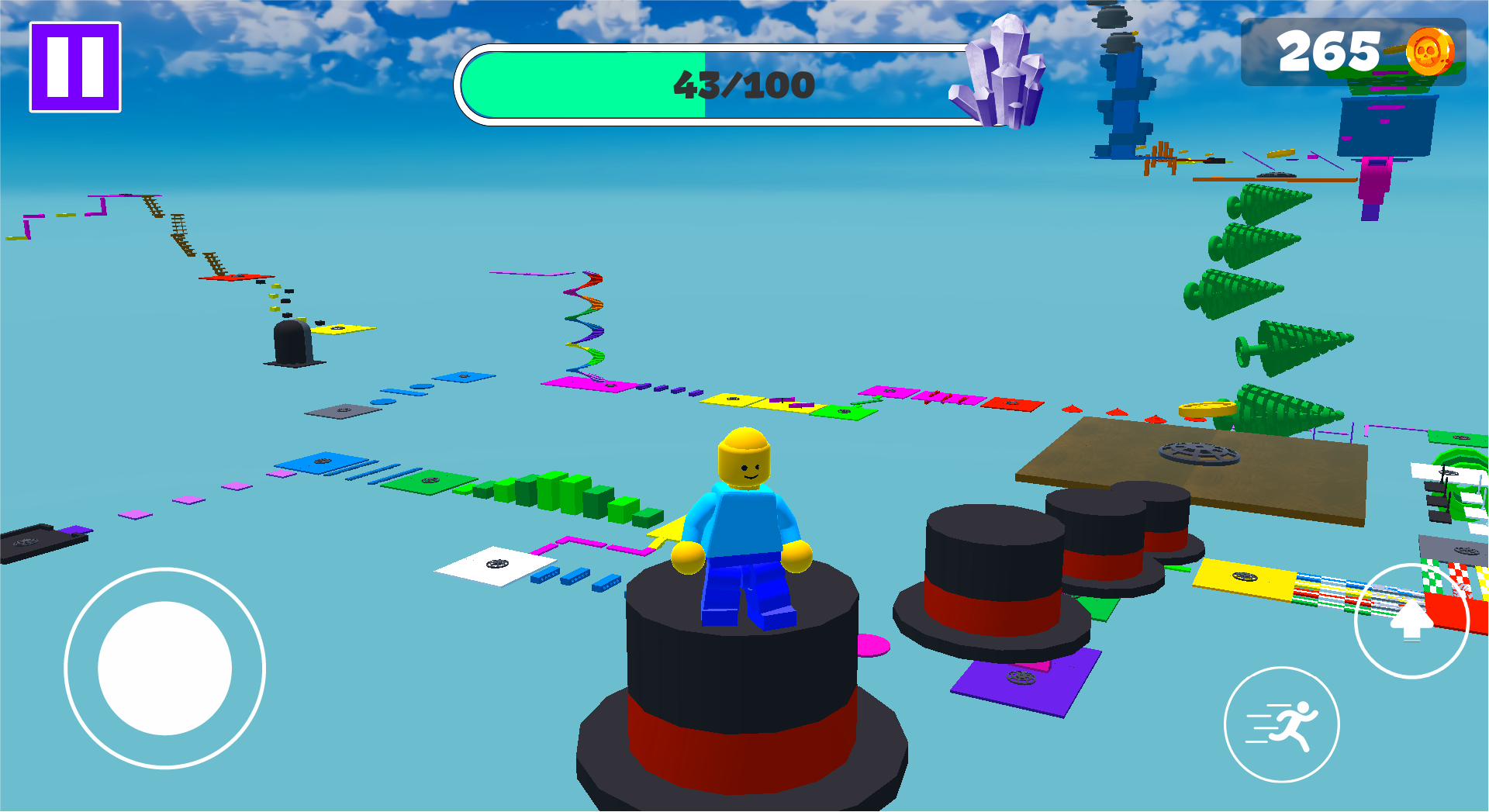Tap the sprint running-man icon
1489x812 pixels.
tap(1283, 724)
